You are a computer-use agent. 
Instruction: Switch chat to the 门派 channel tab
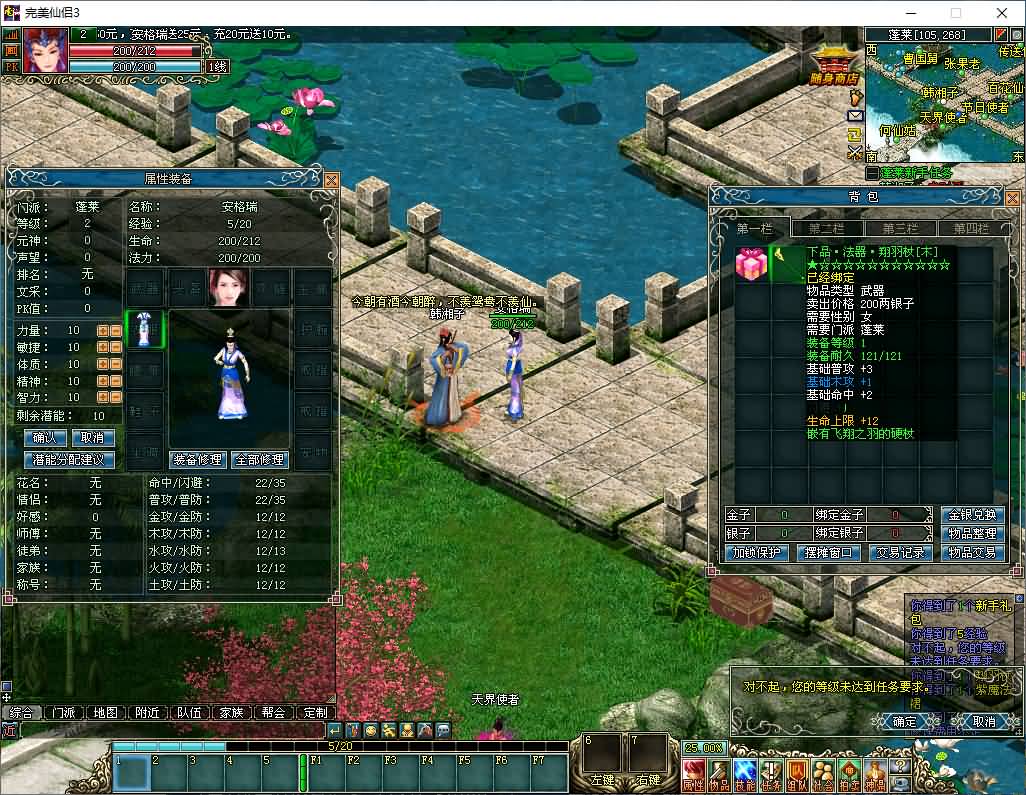tap(63, 713)
